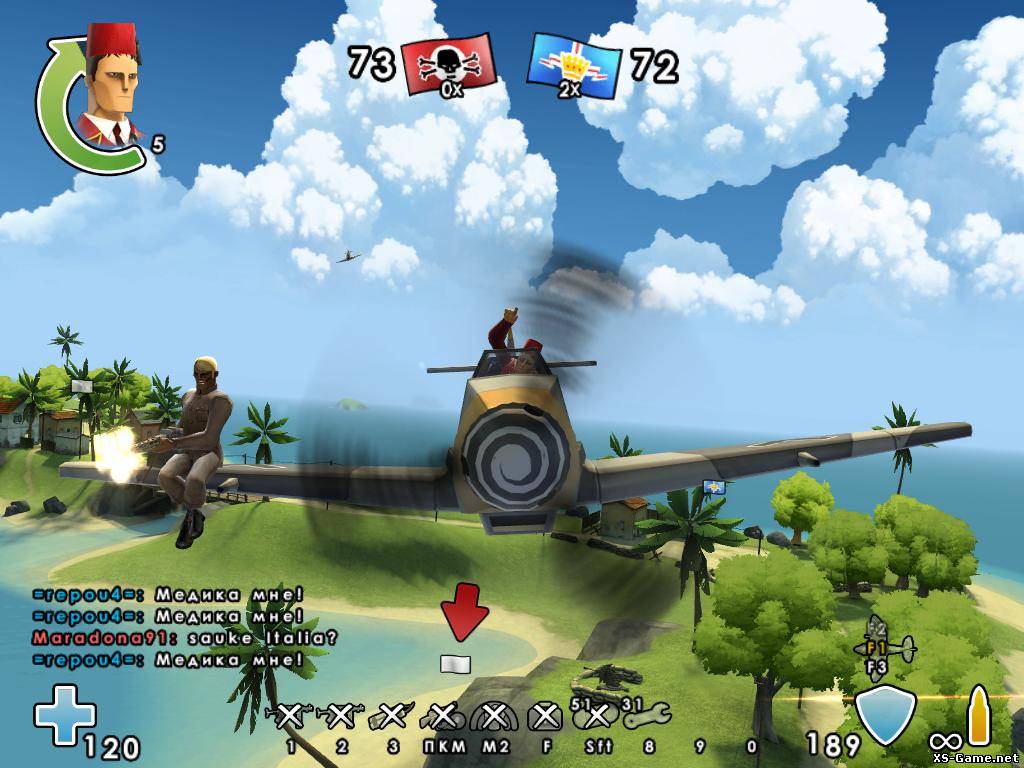This screenshot has width=1024, height=768.
Task: Select the red skull team flag
Action: point(450,65)
